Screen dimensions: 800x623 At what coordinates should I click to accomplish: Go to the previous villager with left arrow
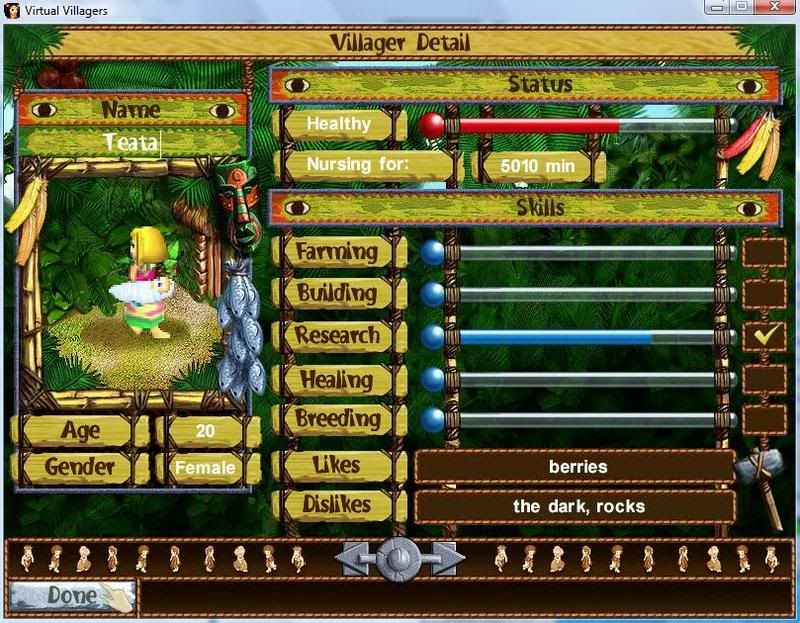click(x=356, y=558)
